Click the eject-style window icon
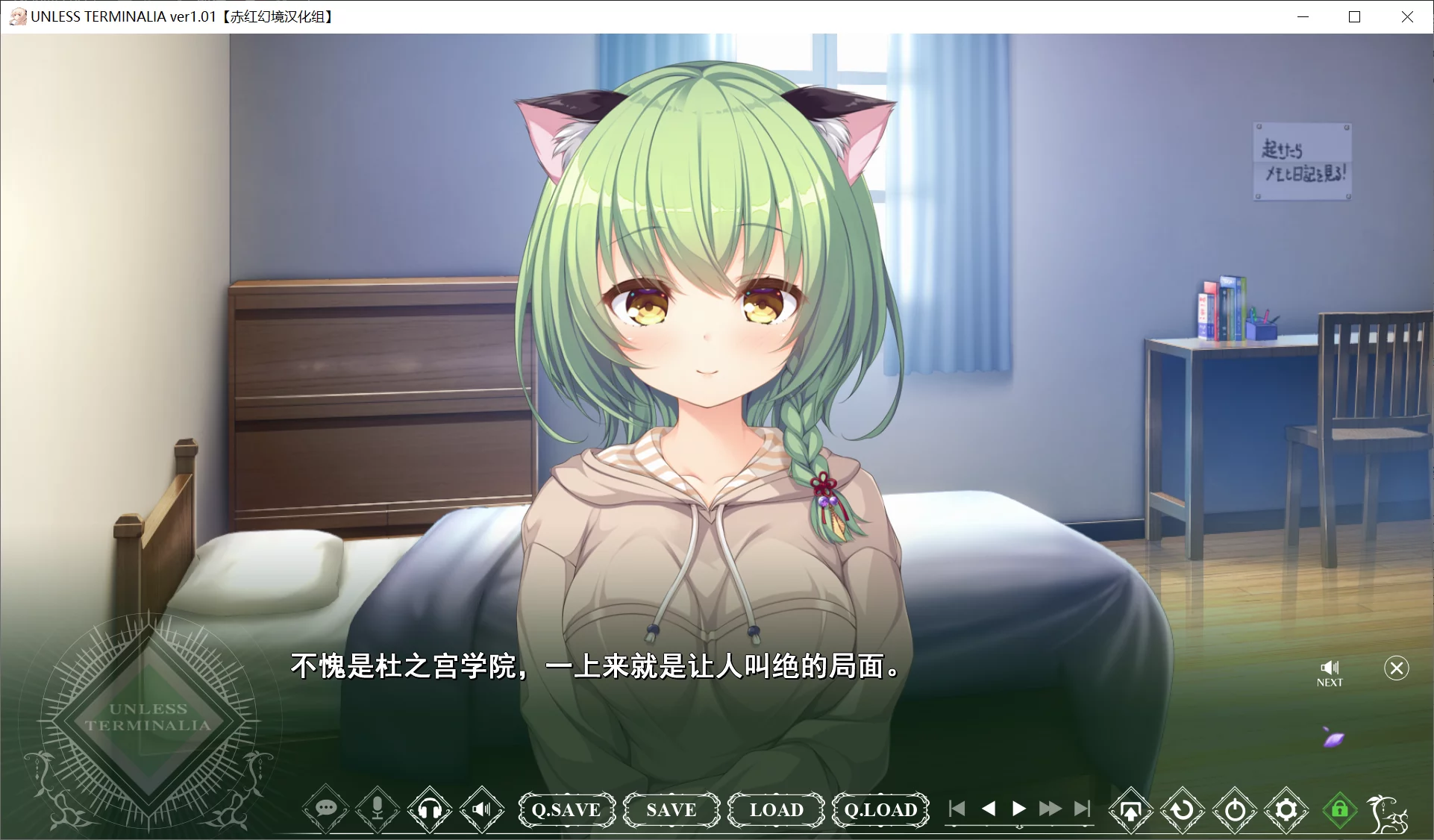The height and width of the screenshot is (840, 1434). [1131, 810]
